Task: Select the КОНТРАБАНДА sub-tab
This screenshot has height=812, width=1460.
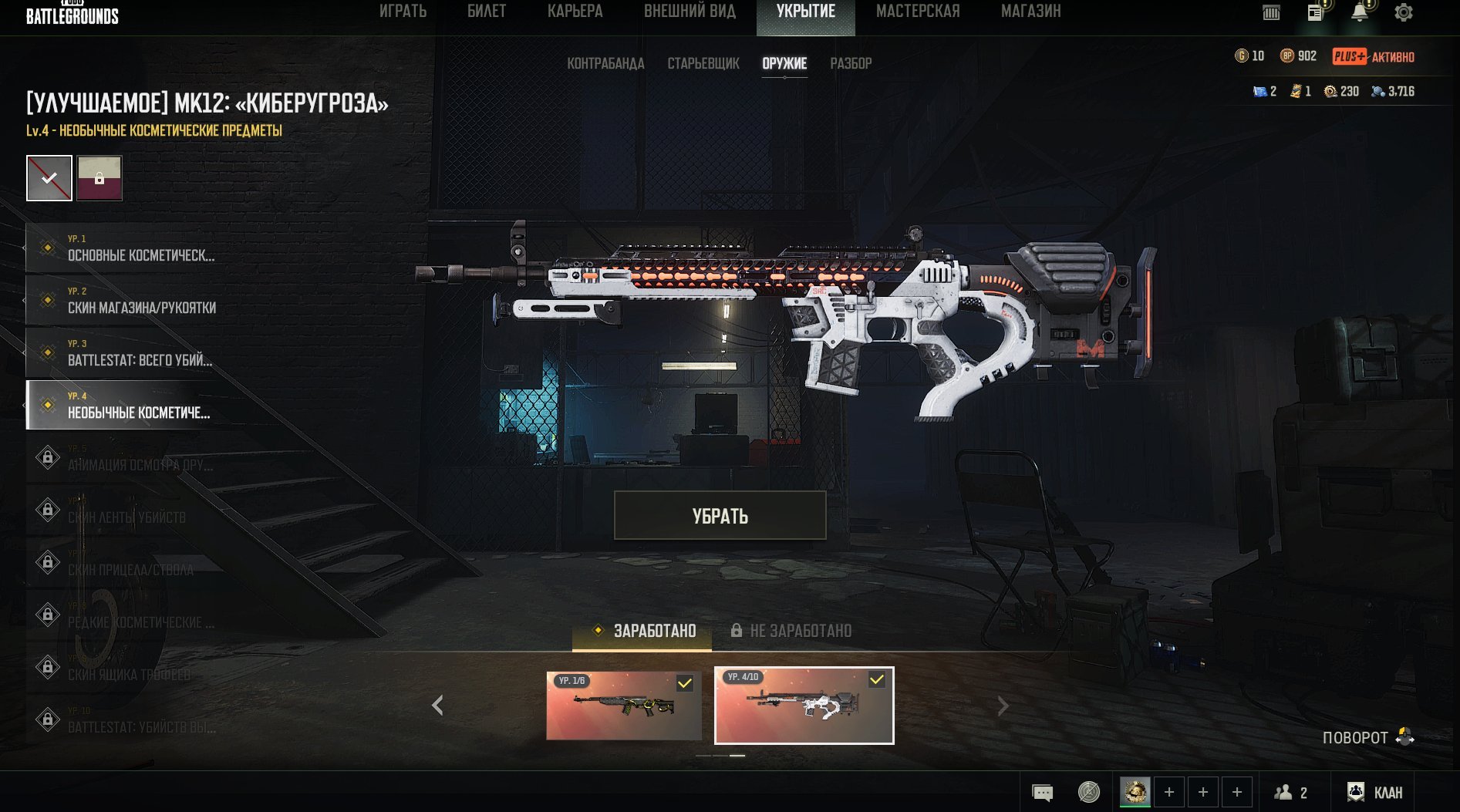Action: coord(605,64)
